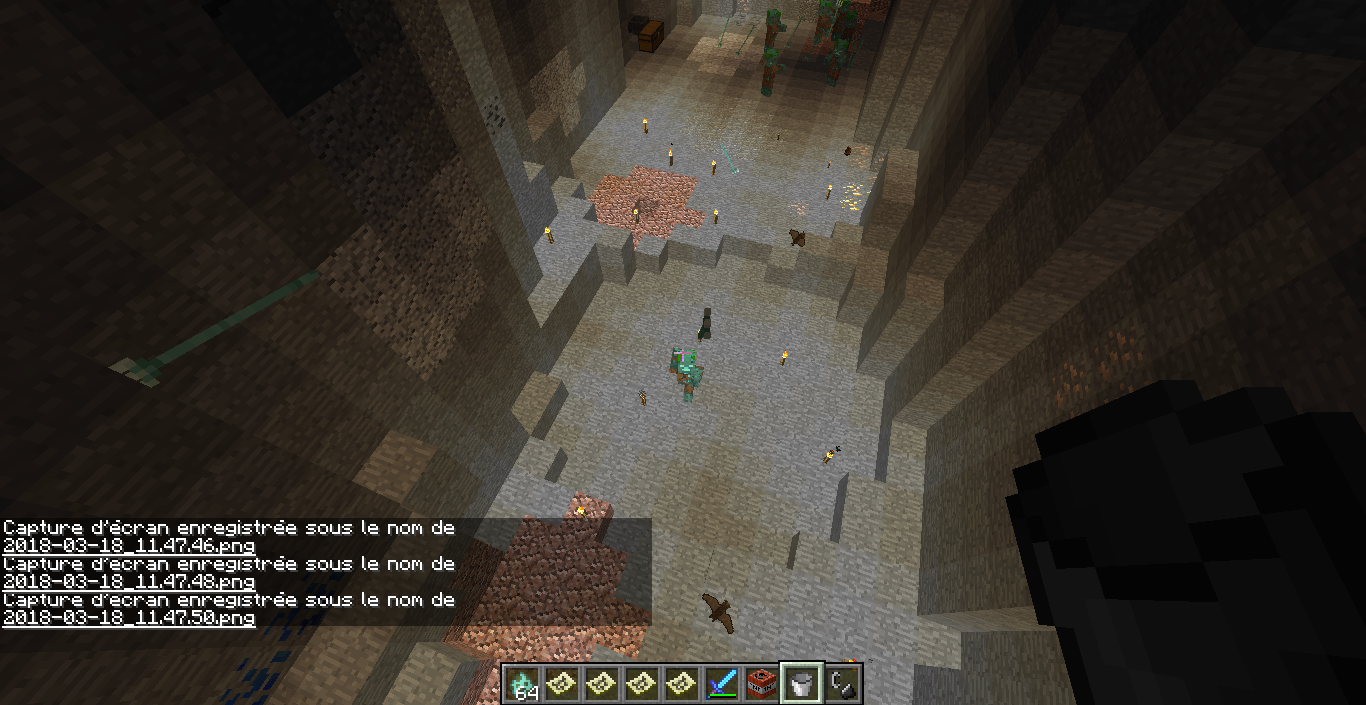Open screenshot link 2018-03-18_11.47.50.png

[129, 618]
